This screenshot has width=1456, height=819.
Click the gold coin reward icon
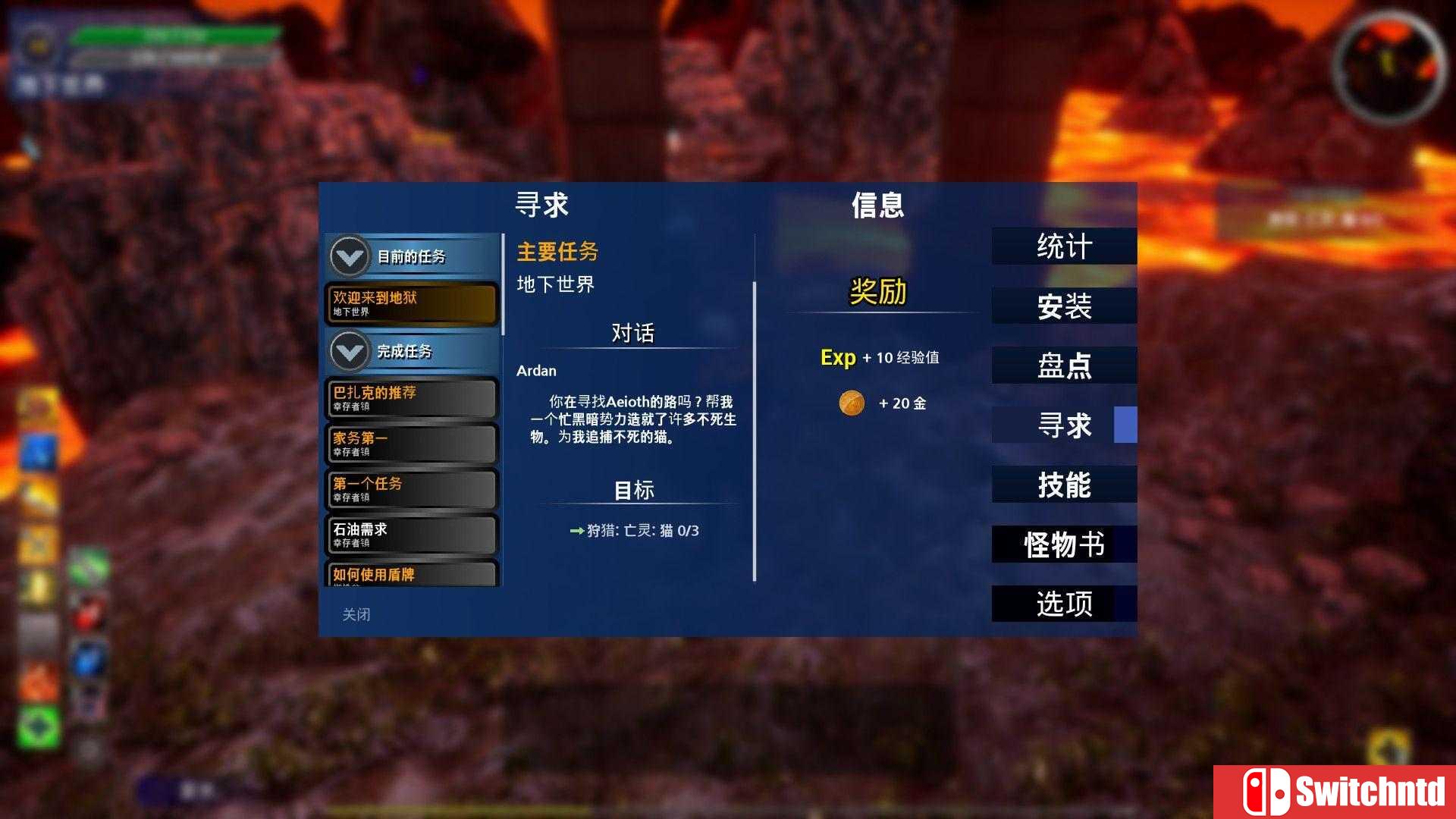[852, 403]
